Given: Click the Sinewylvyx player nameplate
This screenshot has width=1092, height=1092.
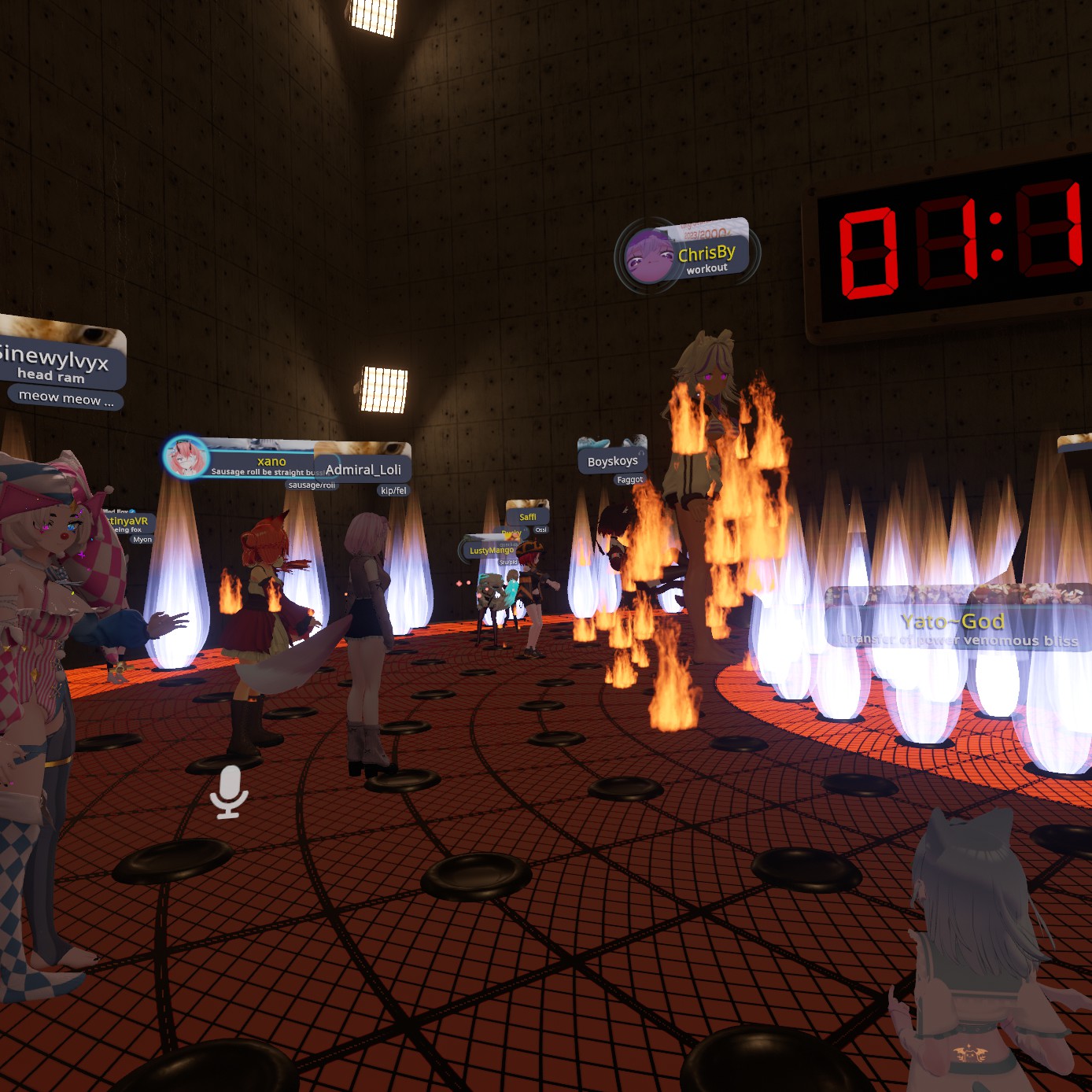Looking at the screenshot, I should (x=57, y=361).
